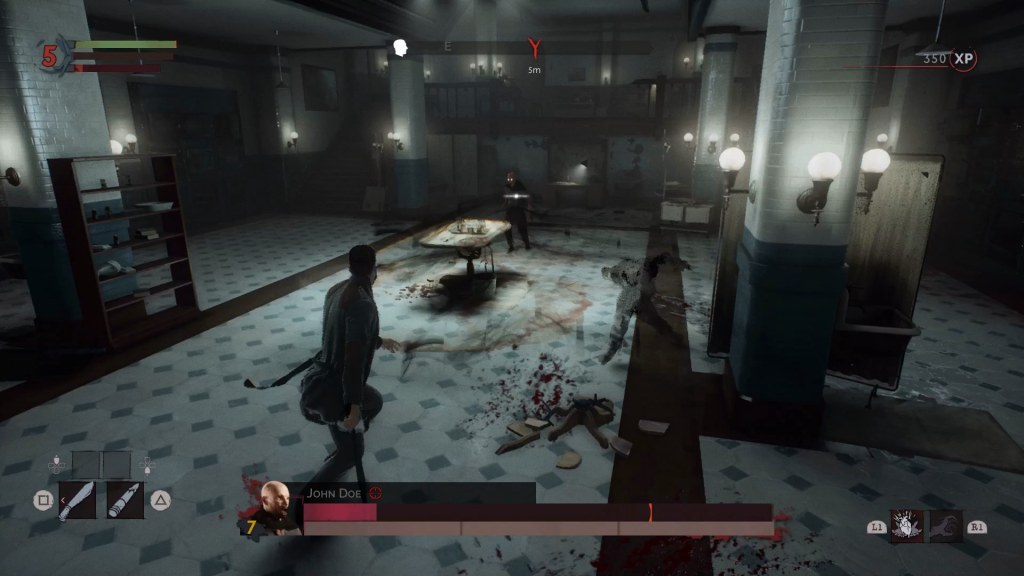
Task: Select the machete weapon slot
Action: 77,499
